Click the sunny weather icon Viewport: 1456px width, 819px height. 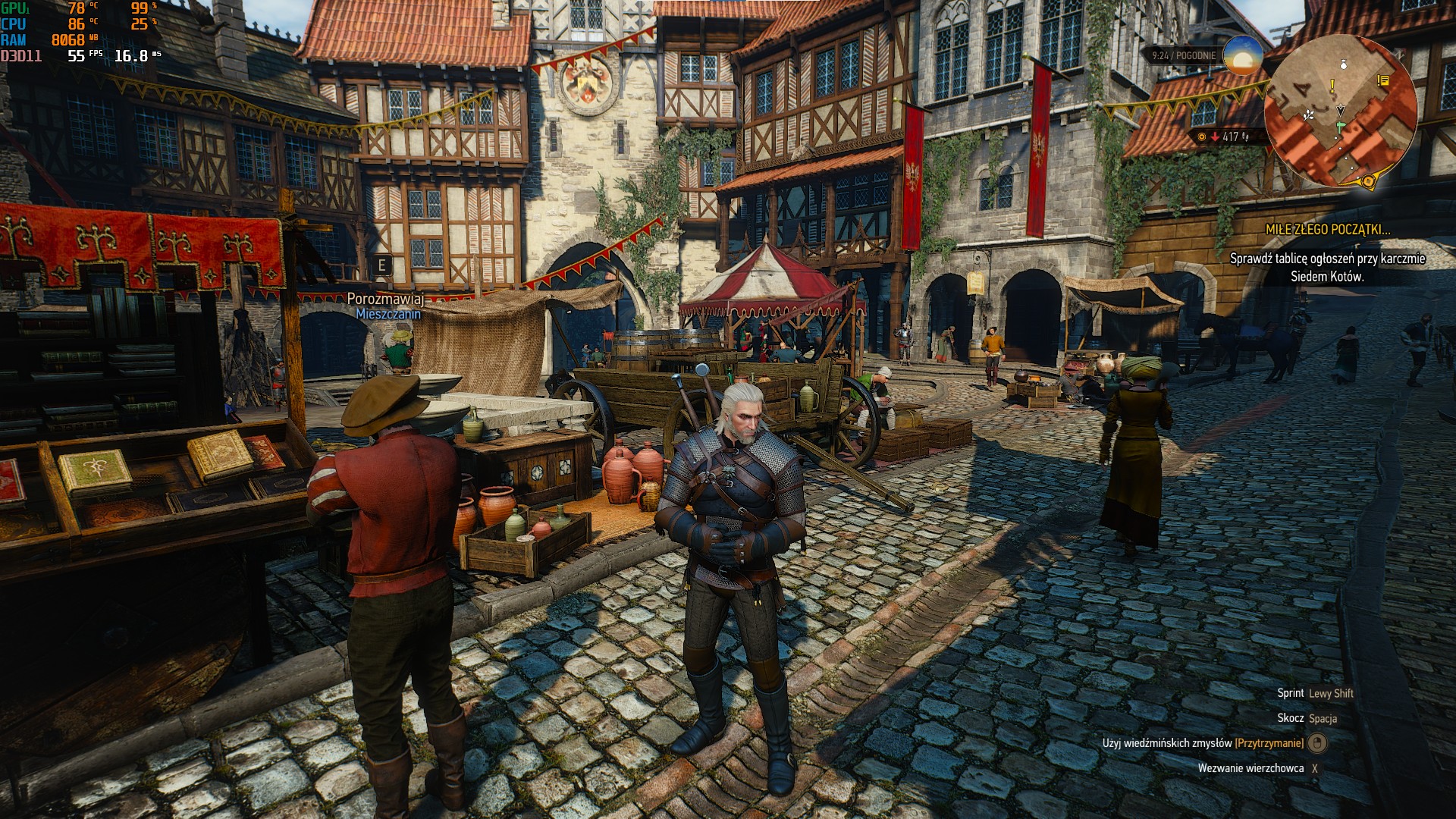pos(1243,55)
